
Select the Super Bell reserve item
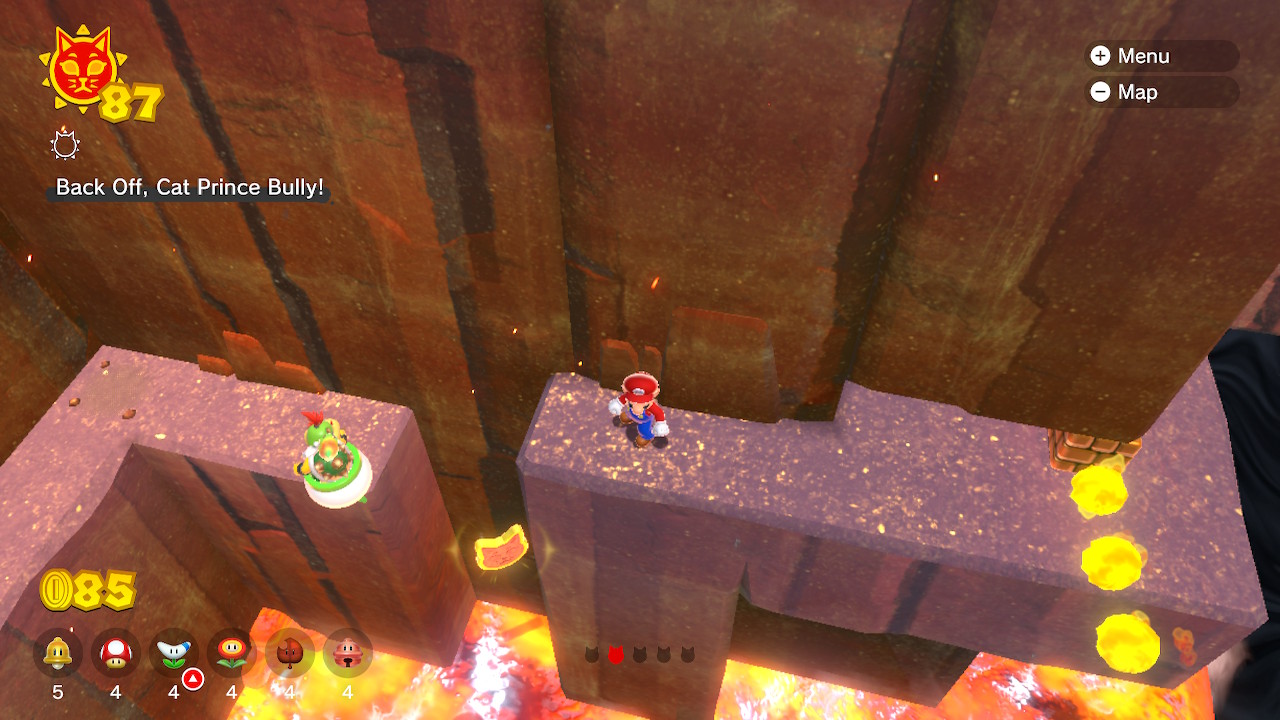coord(58,654)
